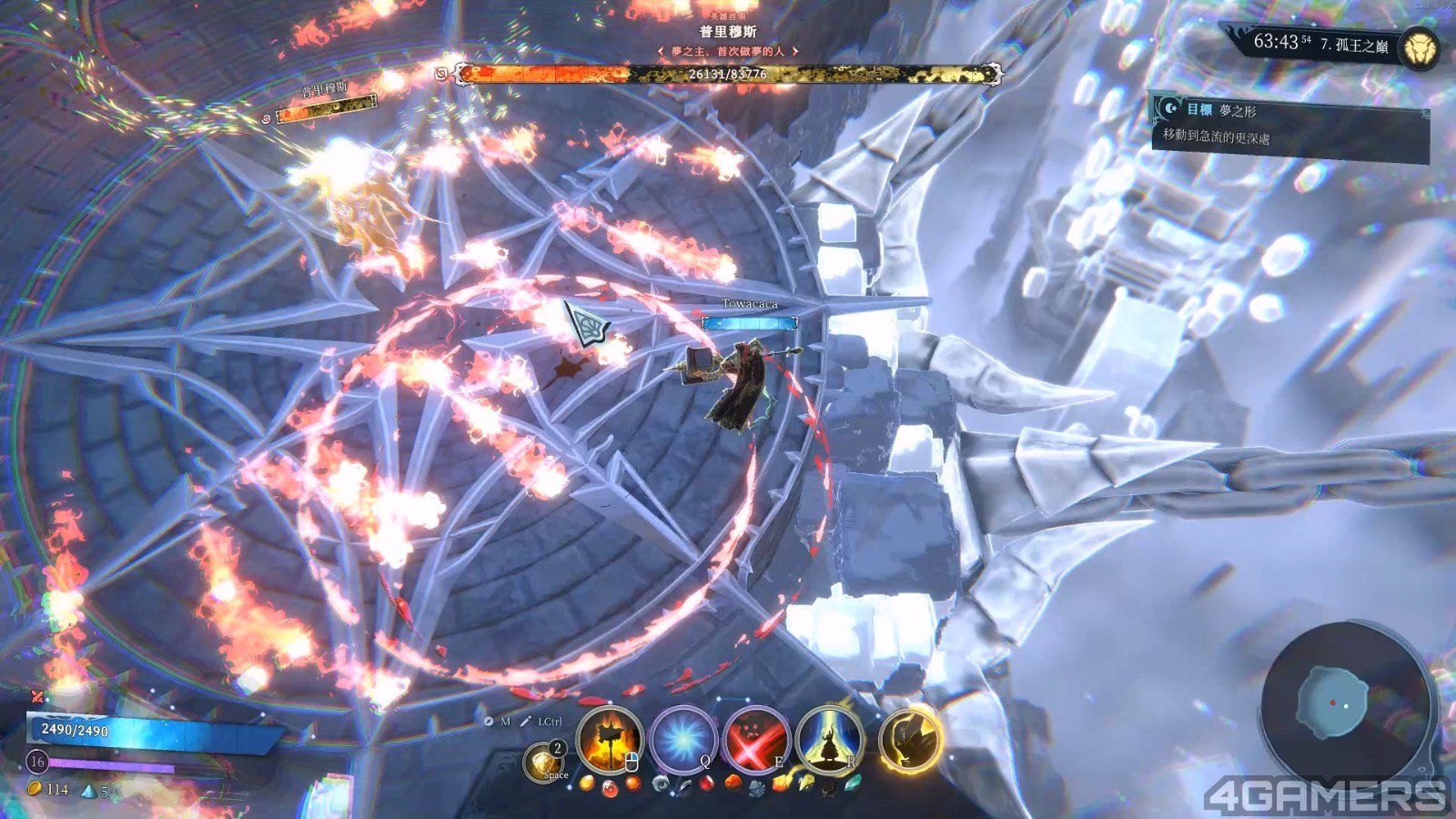Click the level 16 badge
1456x819 pixels.
pyautogui.click(x=36, y=761)
